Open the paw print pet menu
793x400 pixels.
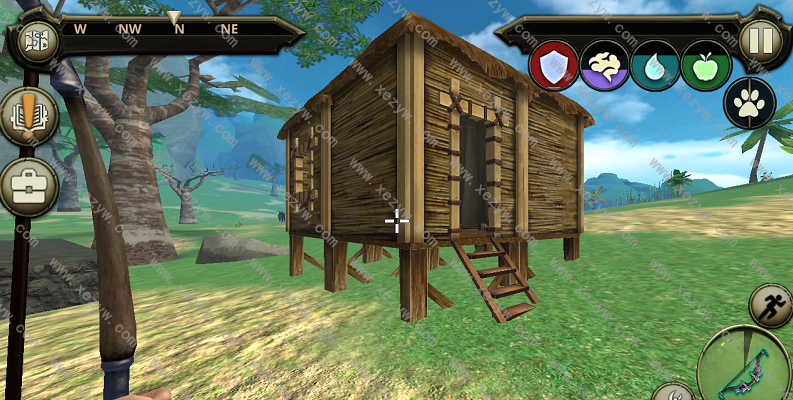click(749, 103)
